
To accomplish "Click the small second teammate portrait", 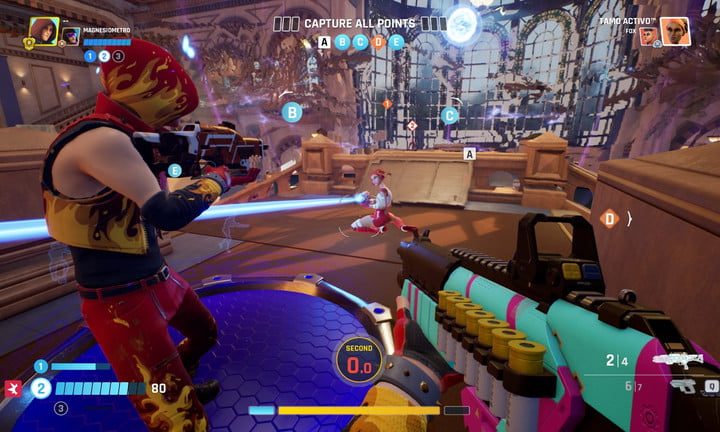I will point(71,35).
